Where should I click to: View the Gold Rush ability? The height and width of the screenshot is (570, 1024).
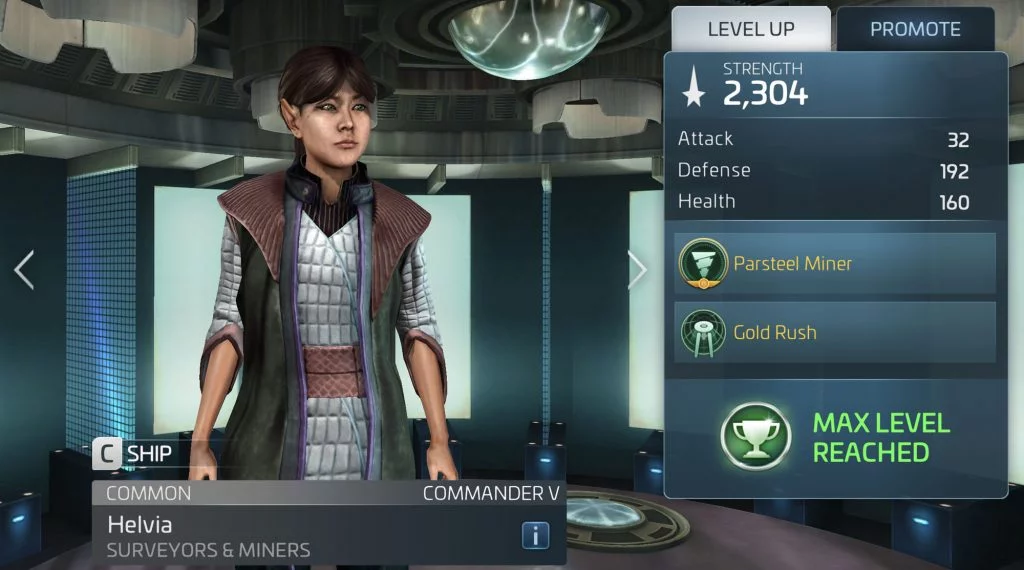834,332
